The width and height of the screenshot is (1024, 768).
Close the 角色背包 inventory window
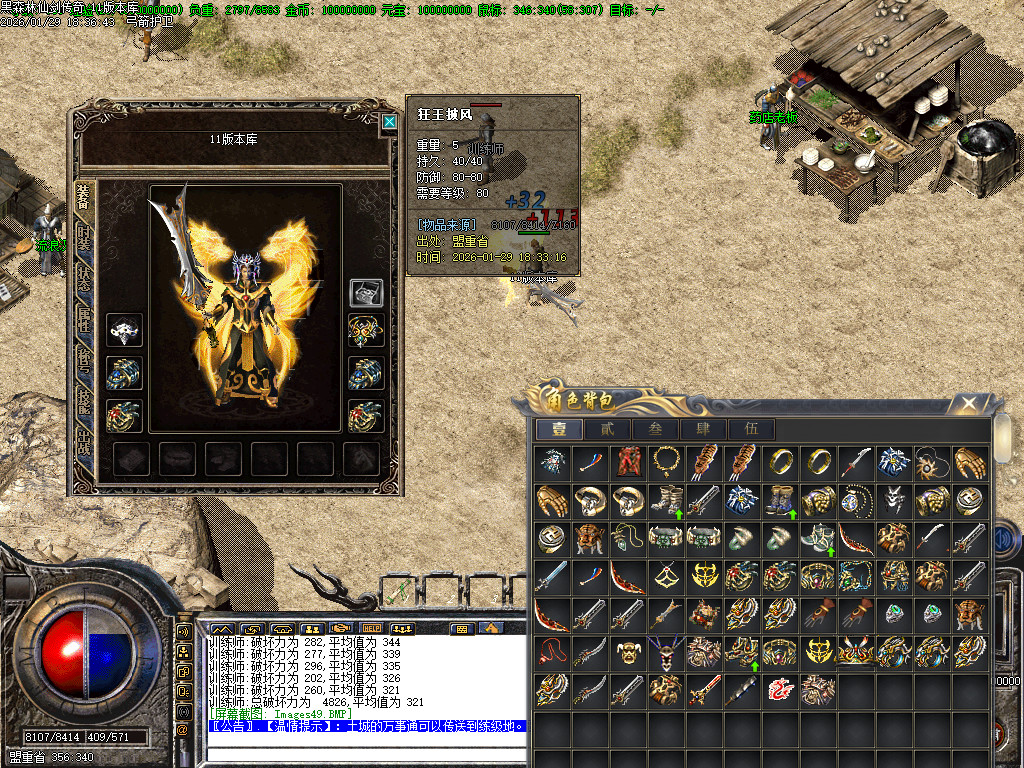968,403
